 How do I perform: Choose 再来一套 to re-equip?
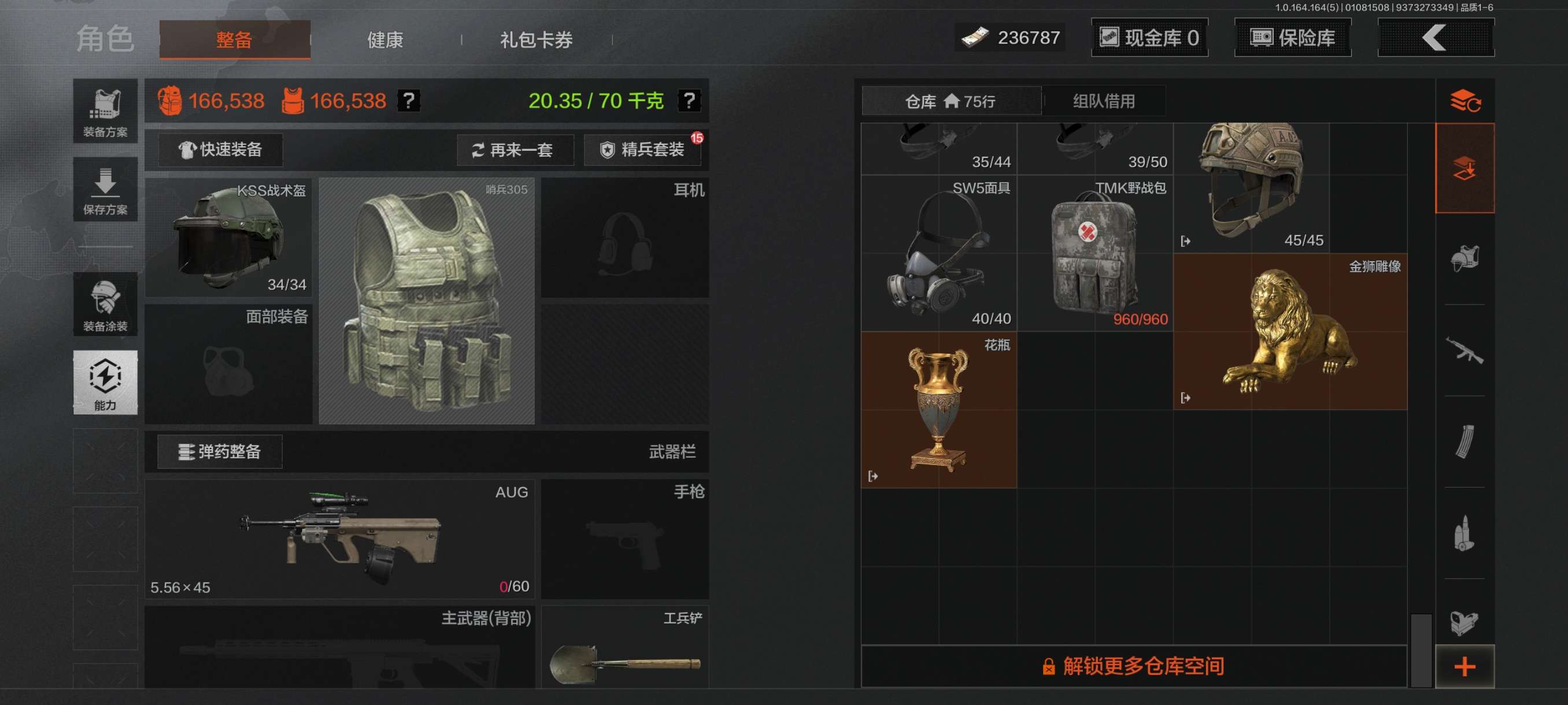pos(515,150)
